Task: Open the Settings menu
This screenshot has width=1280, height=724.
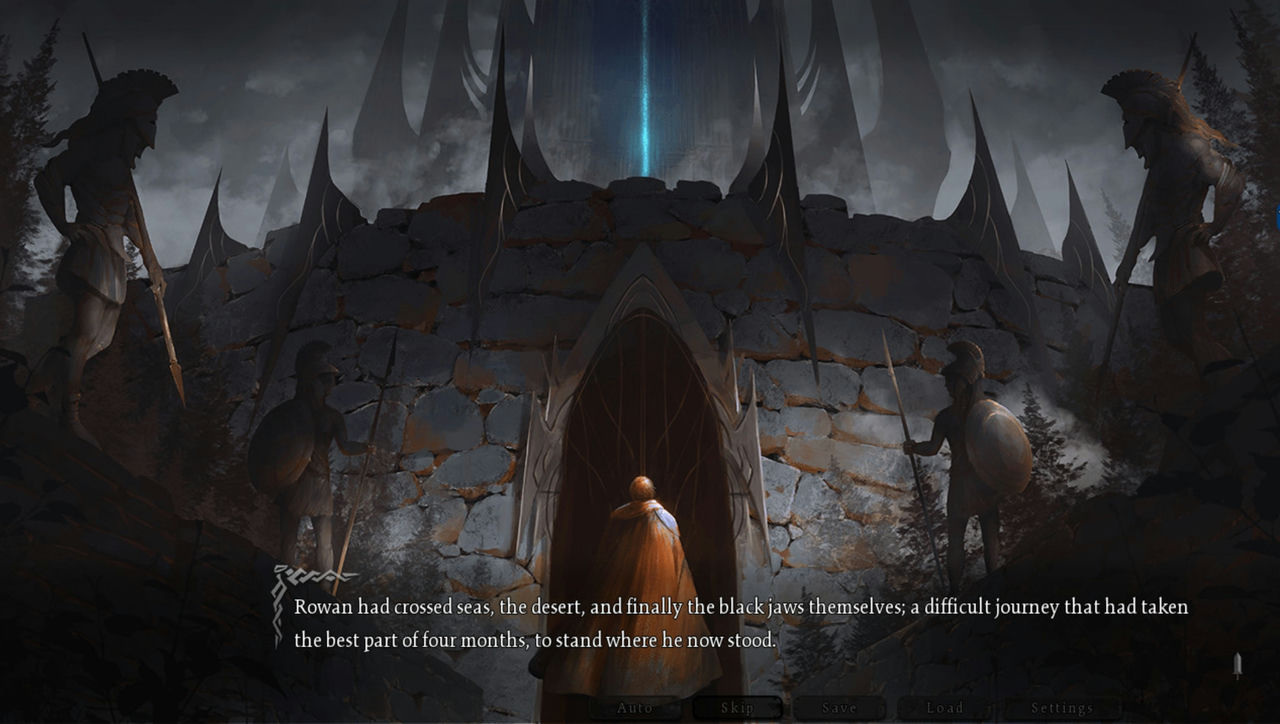Action: (1062, 708)
